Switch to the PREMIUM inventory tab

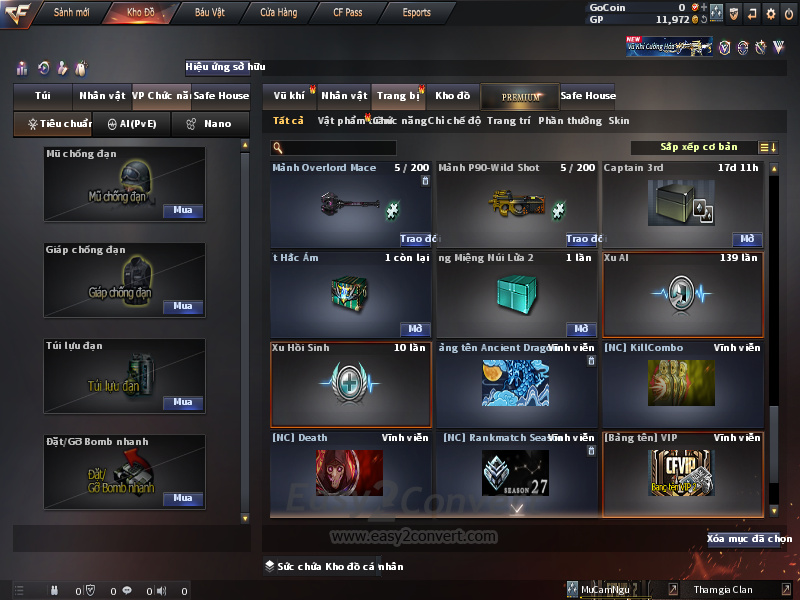point(519,96)
